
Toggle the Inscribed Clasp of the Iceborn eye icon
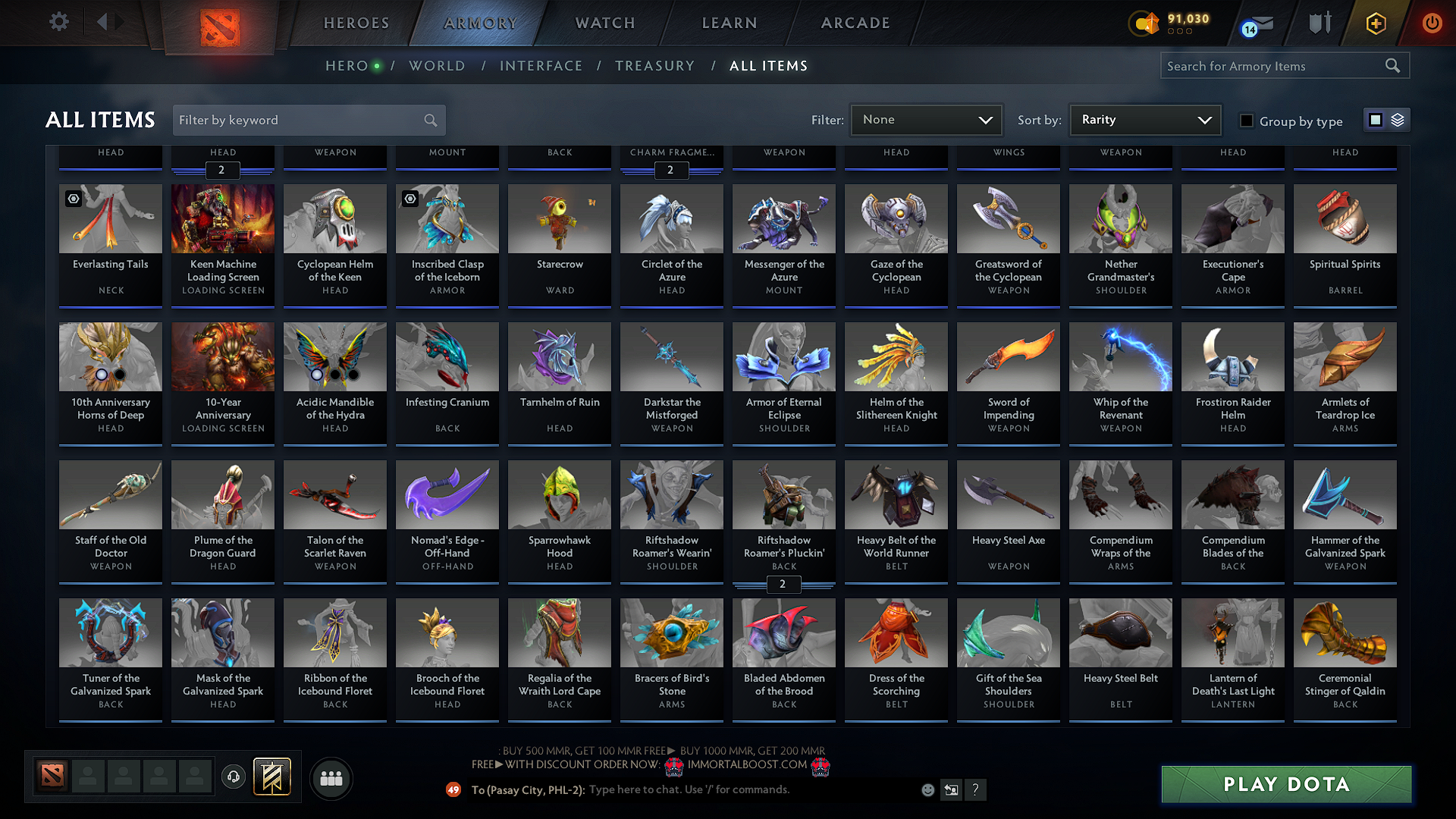410,199
